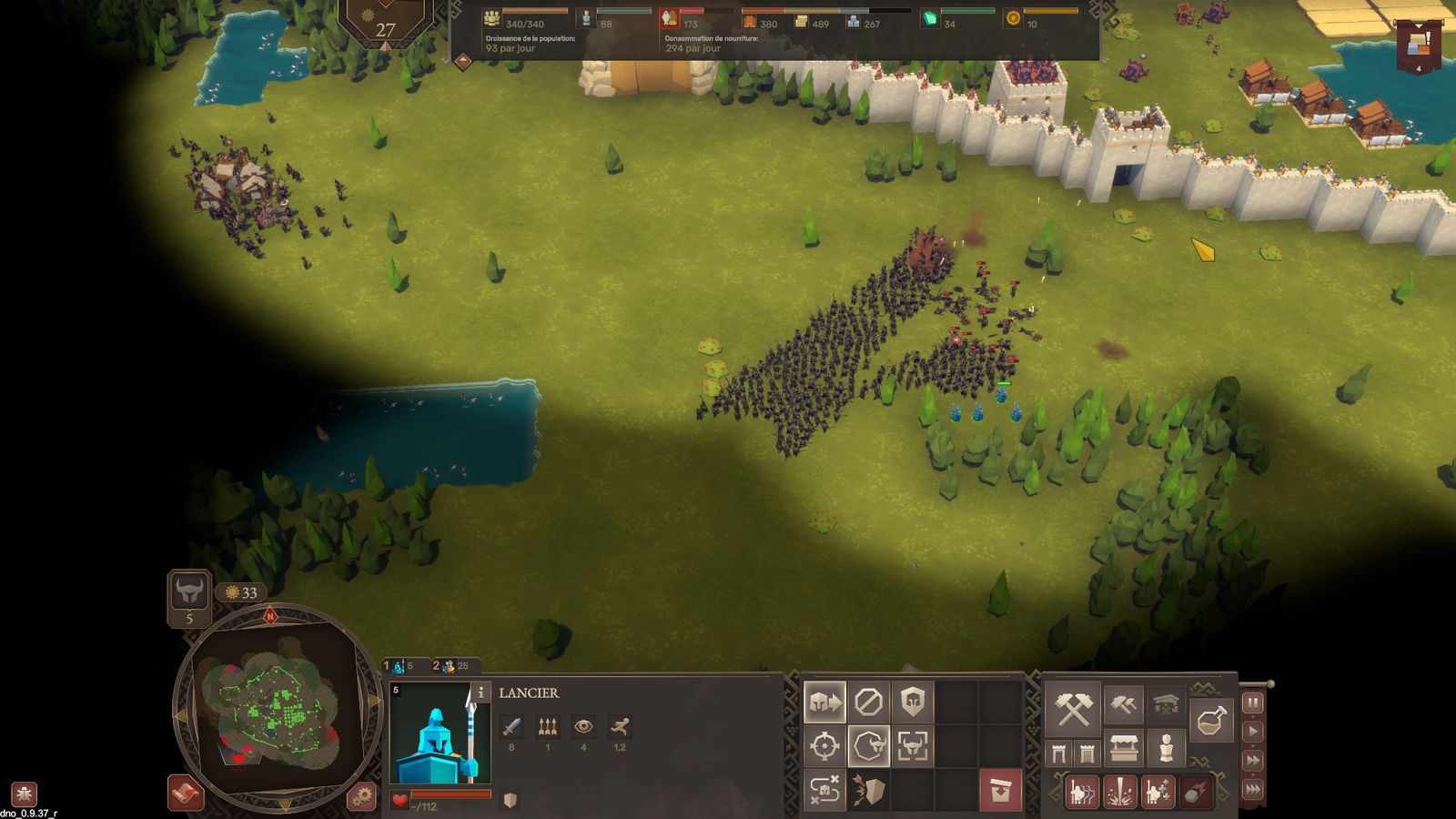
Task: Select control group 1 tab with lancers
Action: pos(401,666)
